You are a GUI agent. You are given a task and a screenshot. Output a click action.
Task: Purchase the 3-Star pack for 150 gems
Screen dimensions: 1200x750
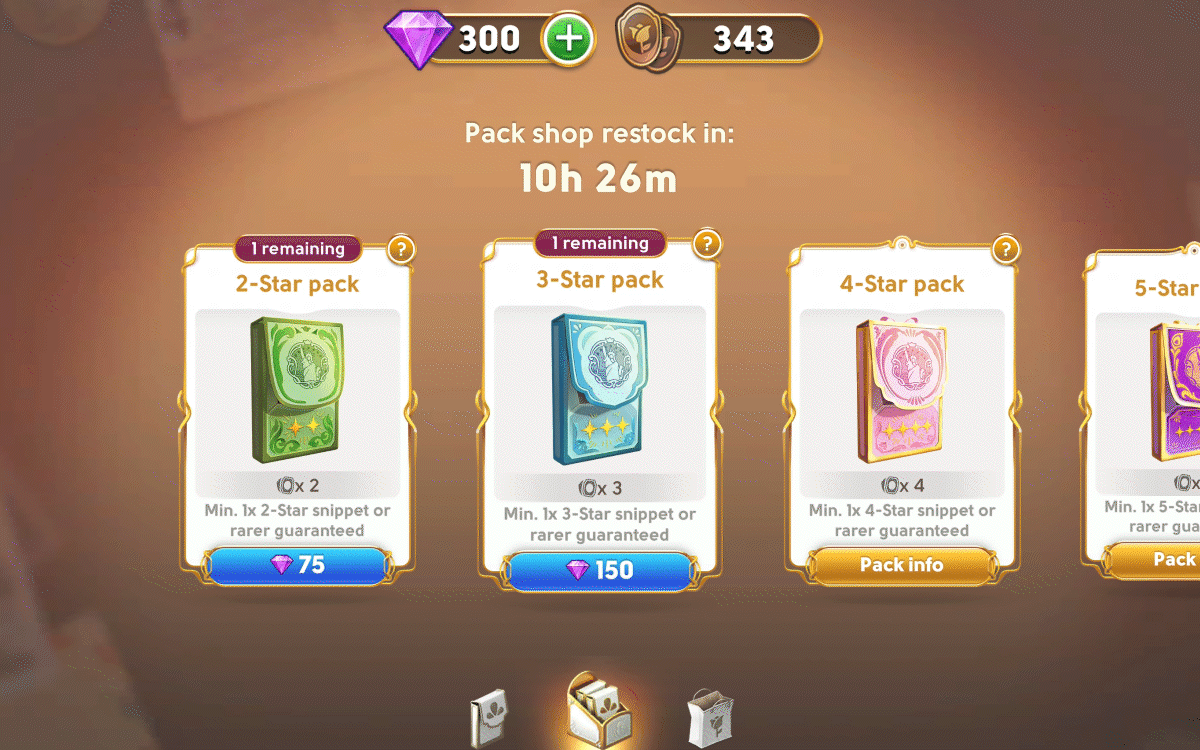[599, 570]
